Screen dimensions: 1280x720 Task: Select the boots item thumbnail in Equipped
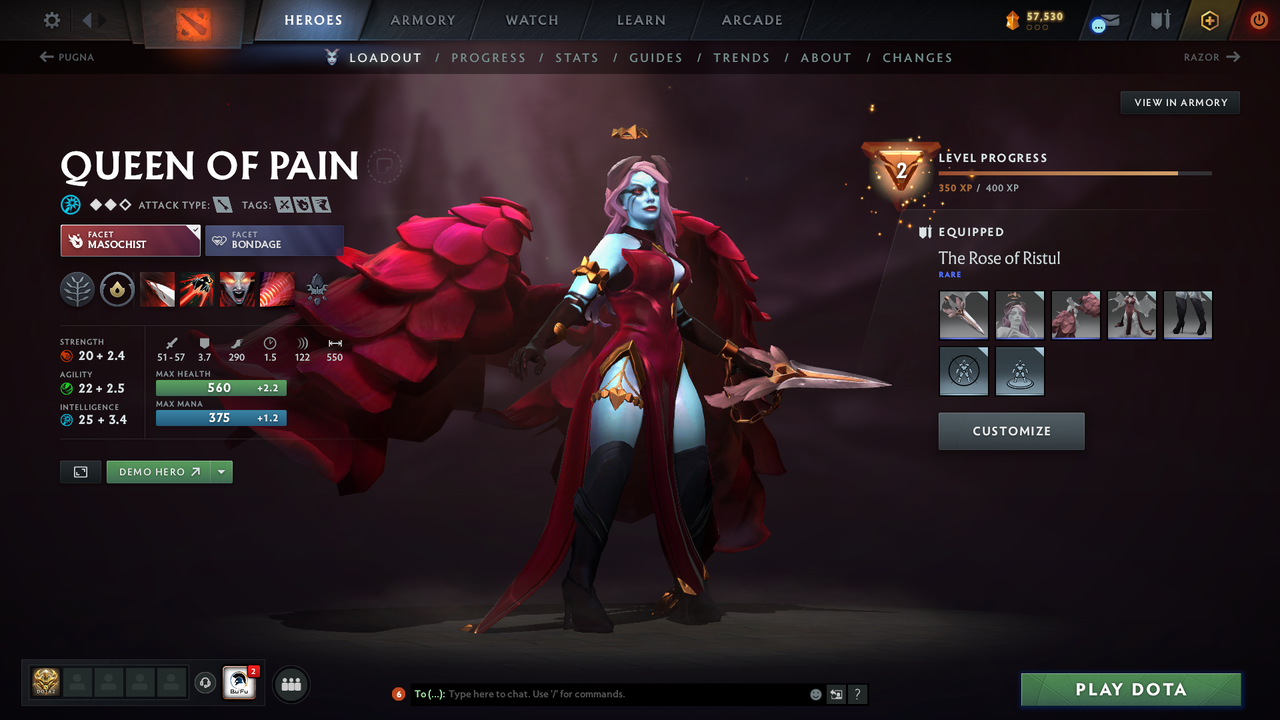[x=1187, y=315]
